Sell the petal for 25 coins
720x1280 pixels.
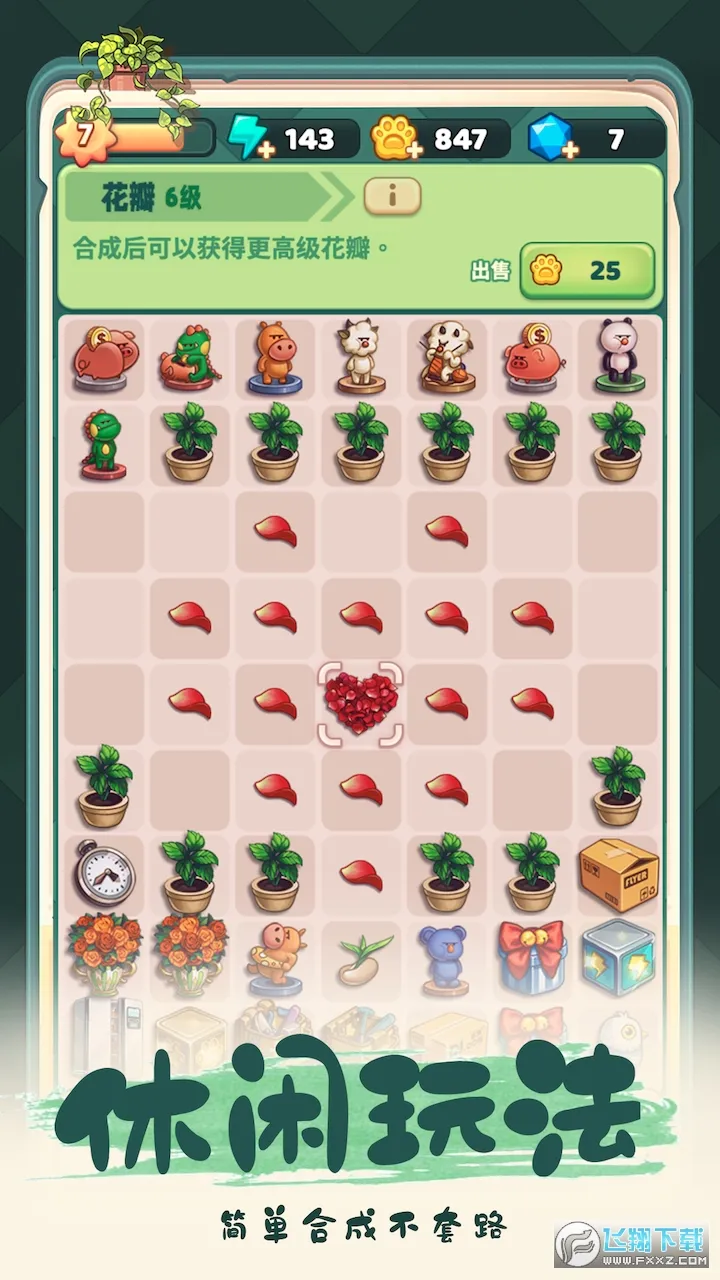(x=586, y=271)
